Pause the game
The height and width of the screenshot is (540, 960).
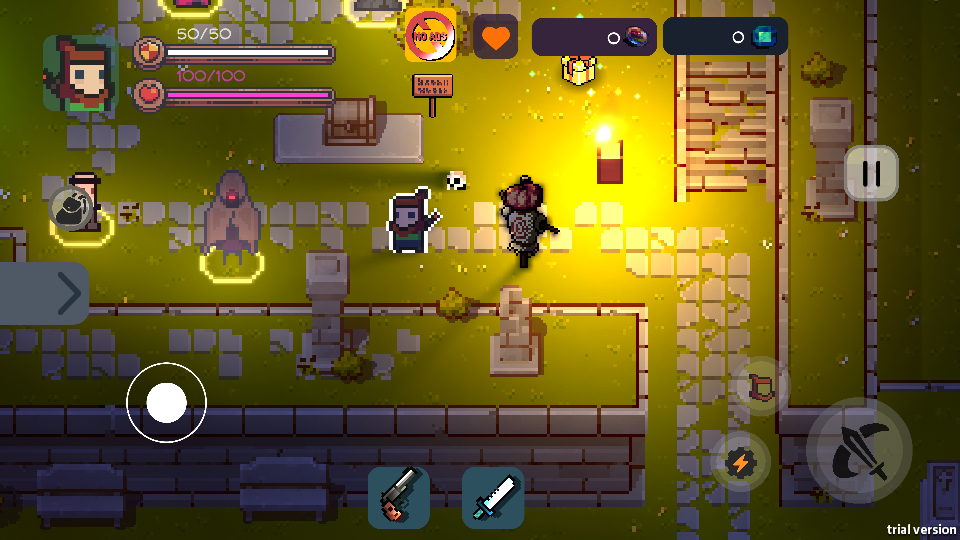point(871,173)
